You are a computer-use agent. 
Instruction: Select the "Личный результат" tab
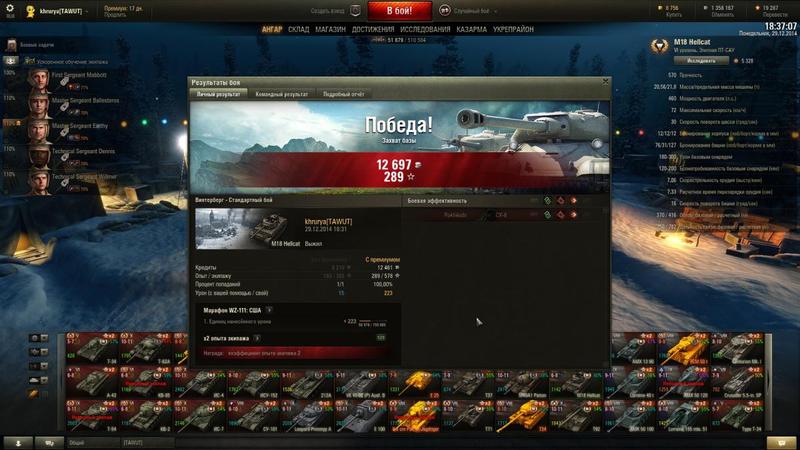point(218,94)
